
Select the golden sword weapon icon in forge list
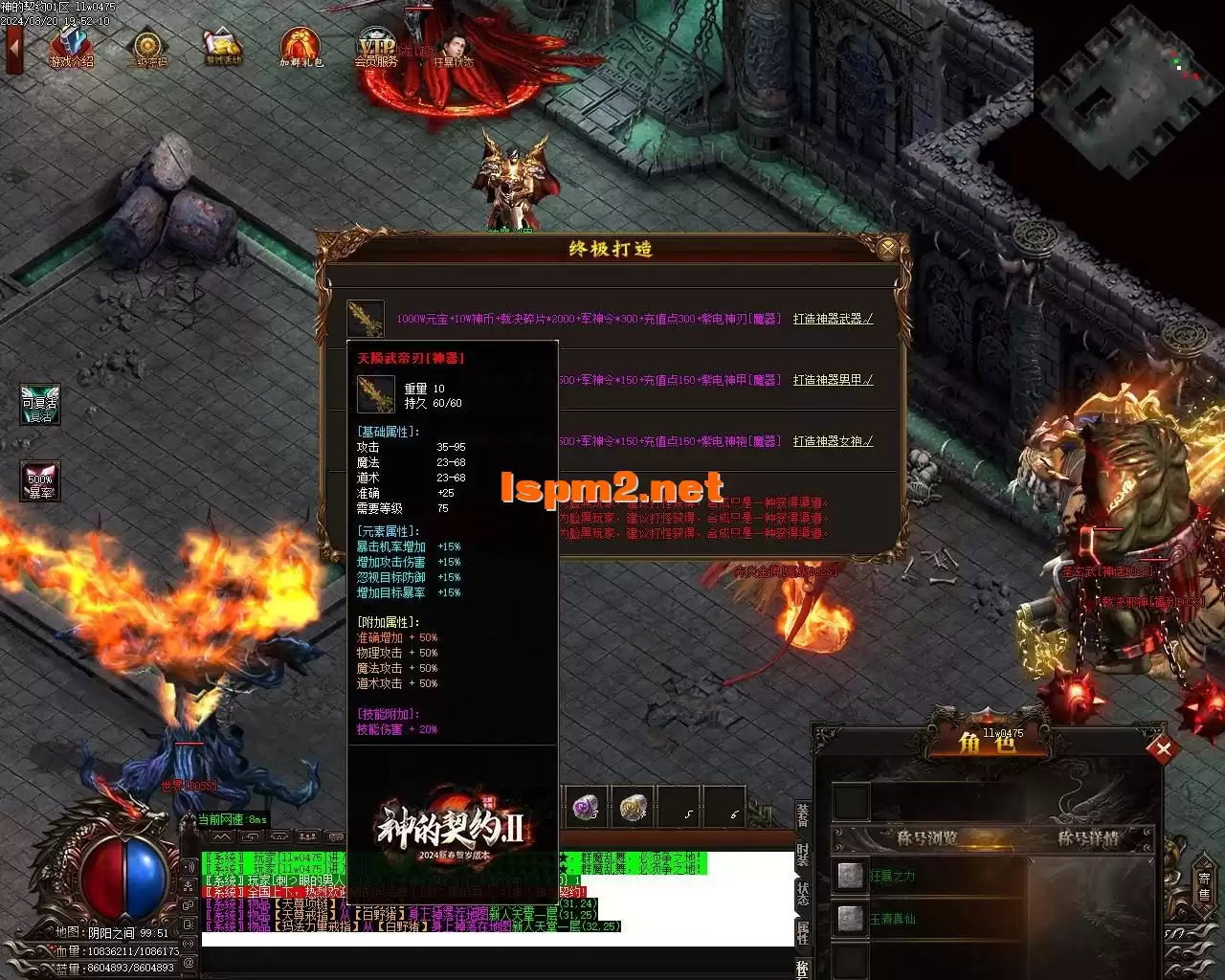click(x=366, y=318)
